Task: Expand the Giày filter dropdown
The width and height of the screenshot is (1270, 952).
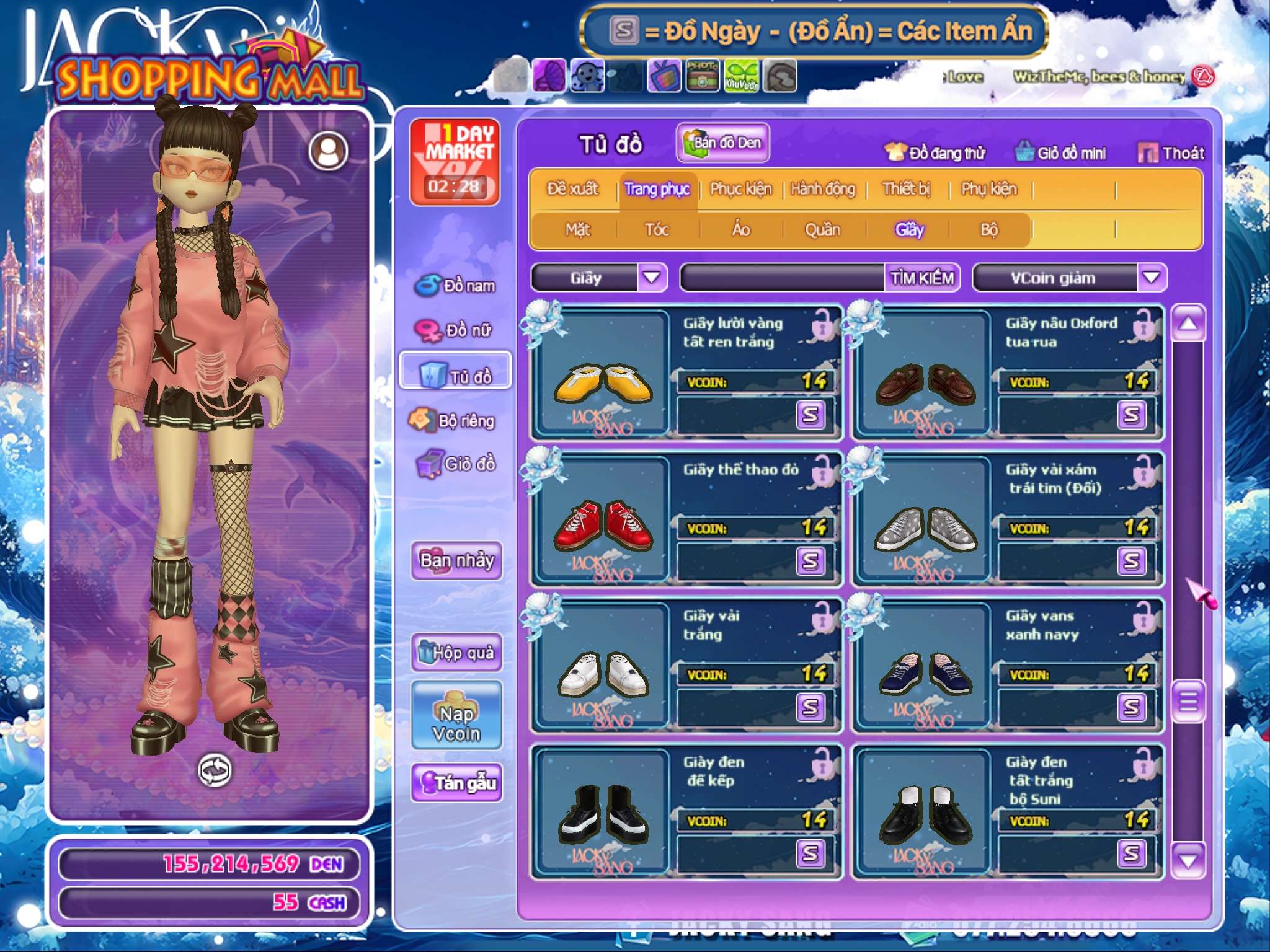Action: pos(652,278)
